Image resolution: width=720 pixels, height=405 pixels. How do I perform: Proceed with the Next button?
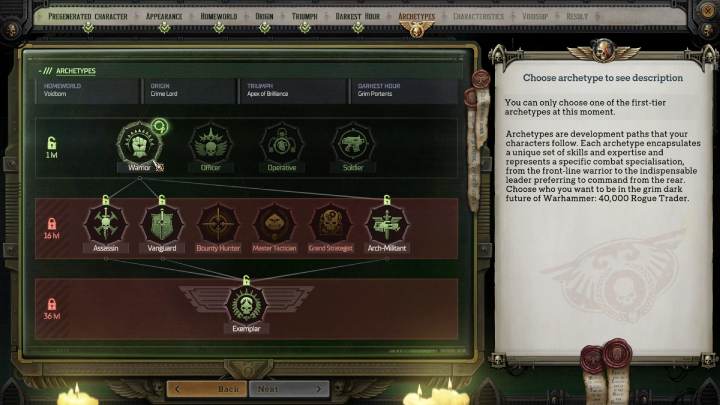coord(289,389)
